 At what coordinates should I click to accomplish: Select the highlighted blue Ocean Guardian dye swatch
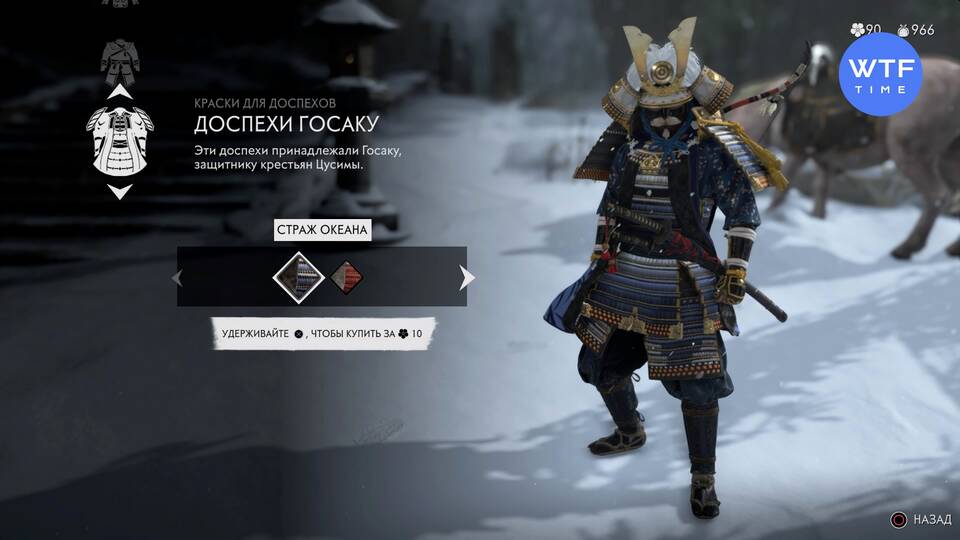[297, 276]
